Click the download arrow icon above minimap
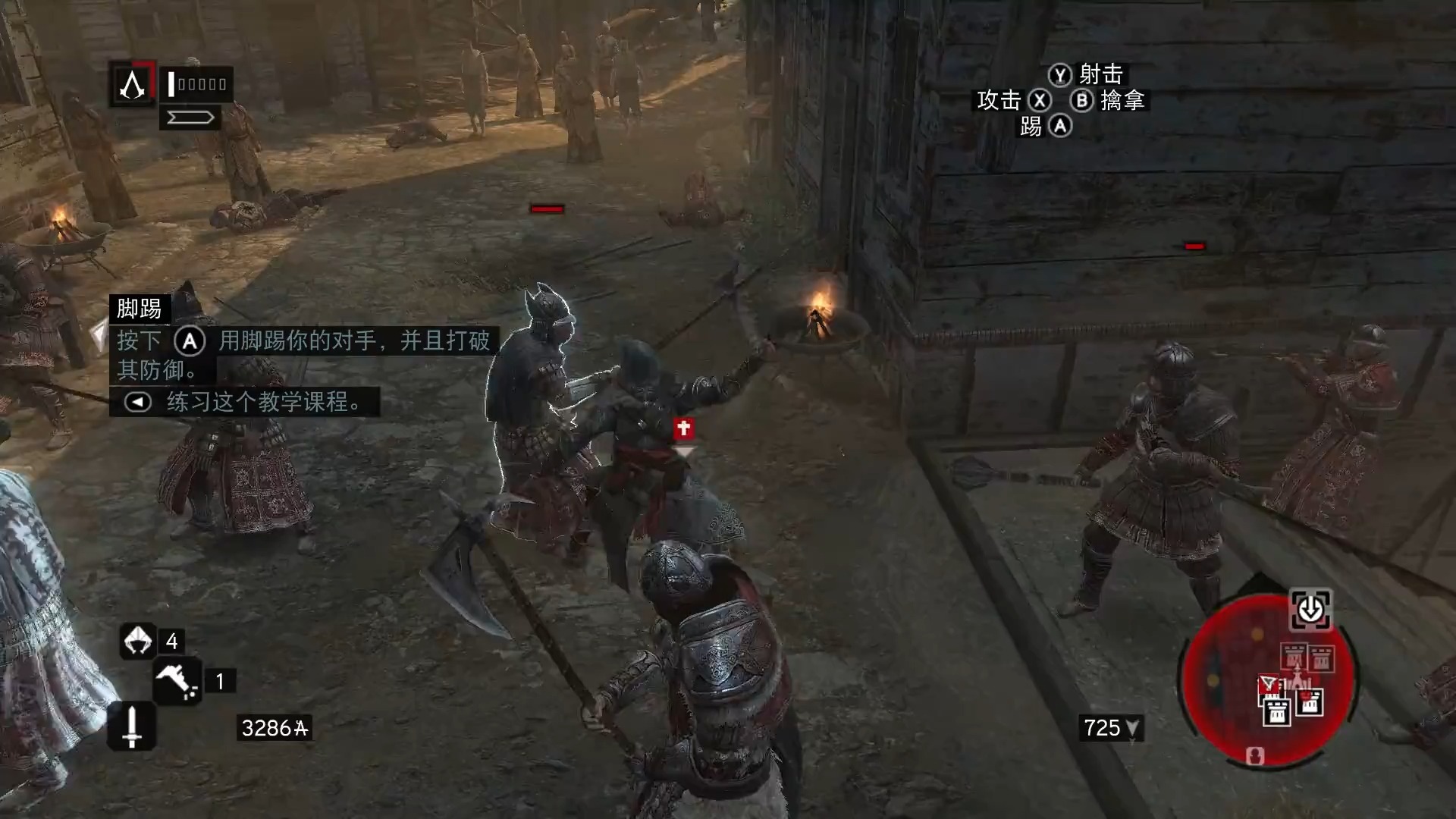 1310,610
